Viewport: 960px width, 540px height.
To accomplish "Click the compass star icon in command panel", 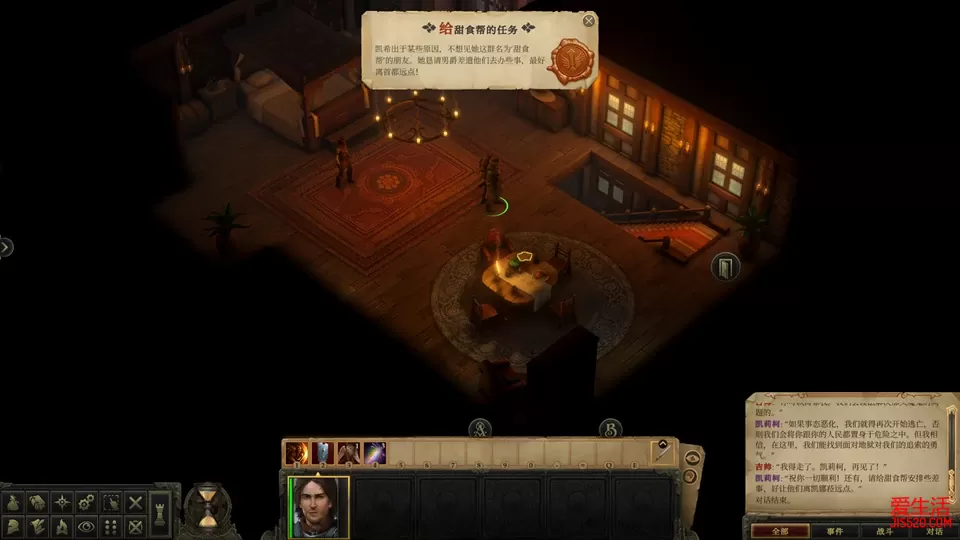I will 61,502.
